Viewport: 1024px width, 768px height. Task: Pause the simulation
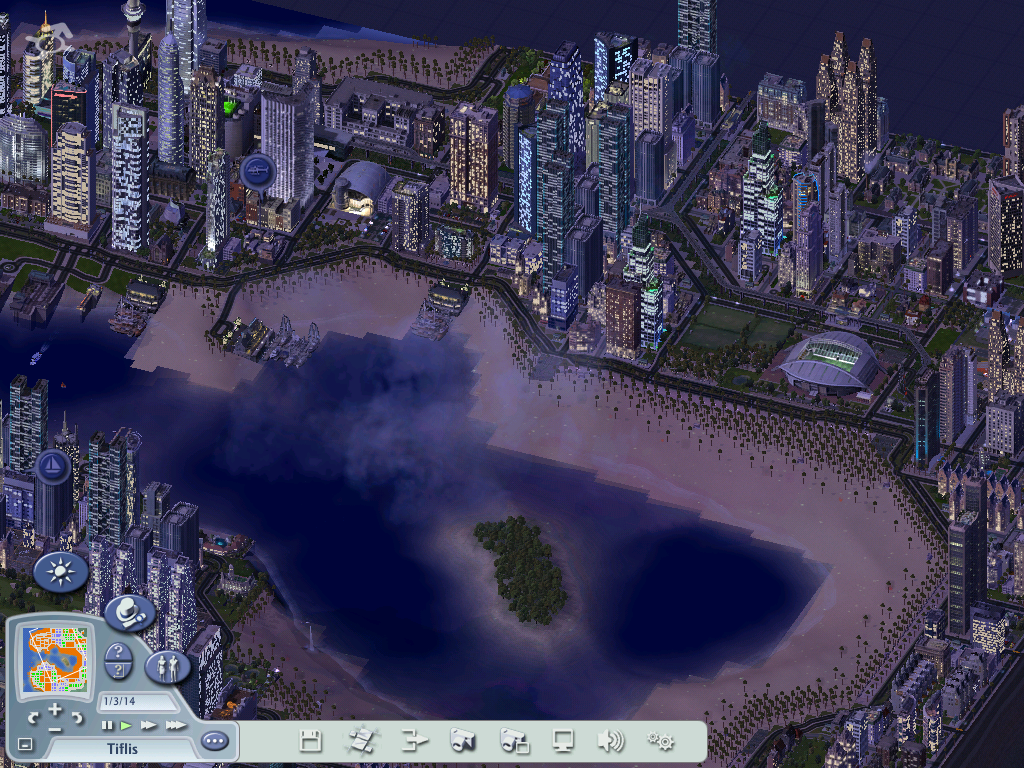pos(107,725)
